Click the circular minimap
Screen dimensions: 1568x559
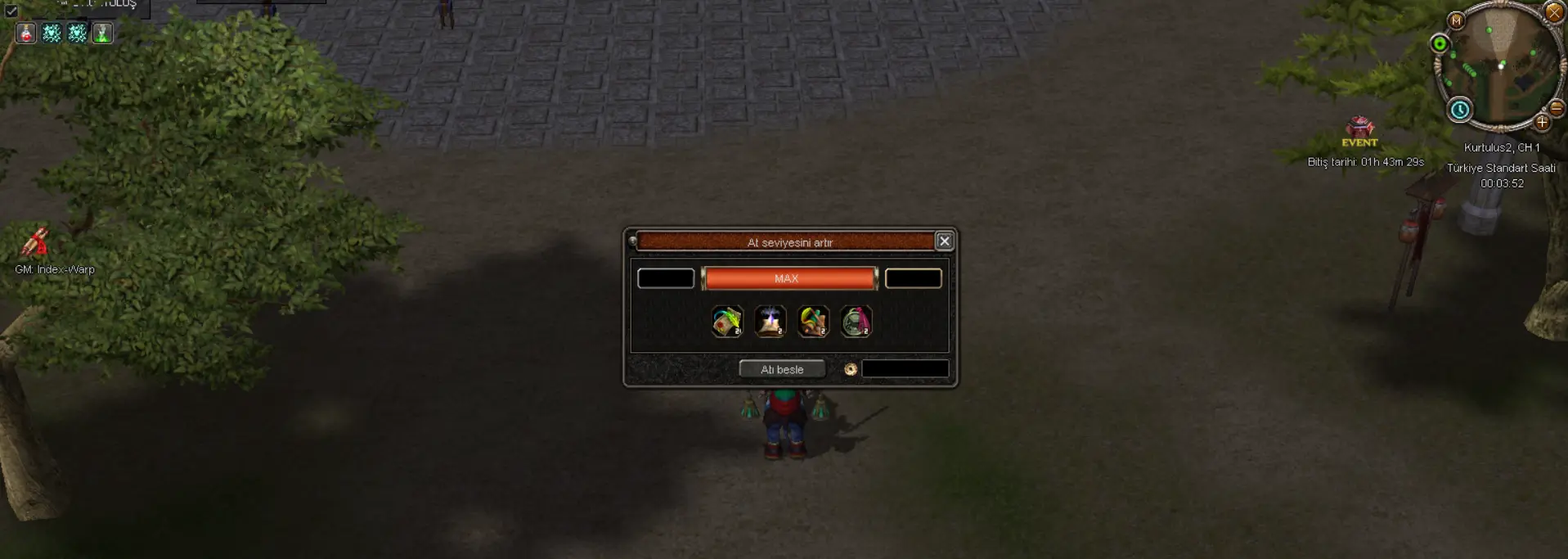pos(1501,65)
